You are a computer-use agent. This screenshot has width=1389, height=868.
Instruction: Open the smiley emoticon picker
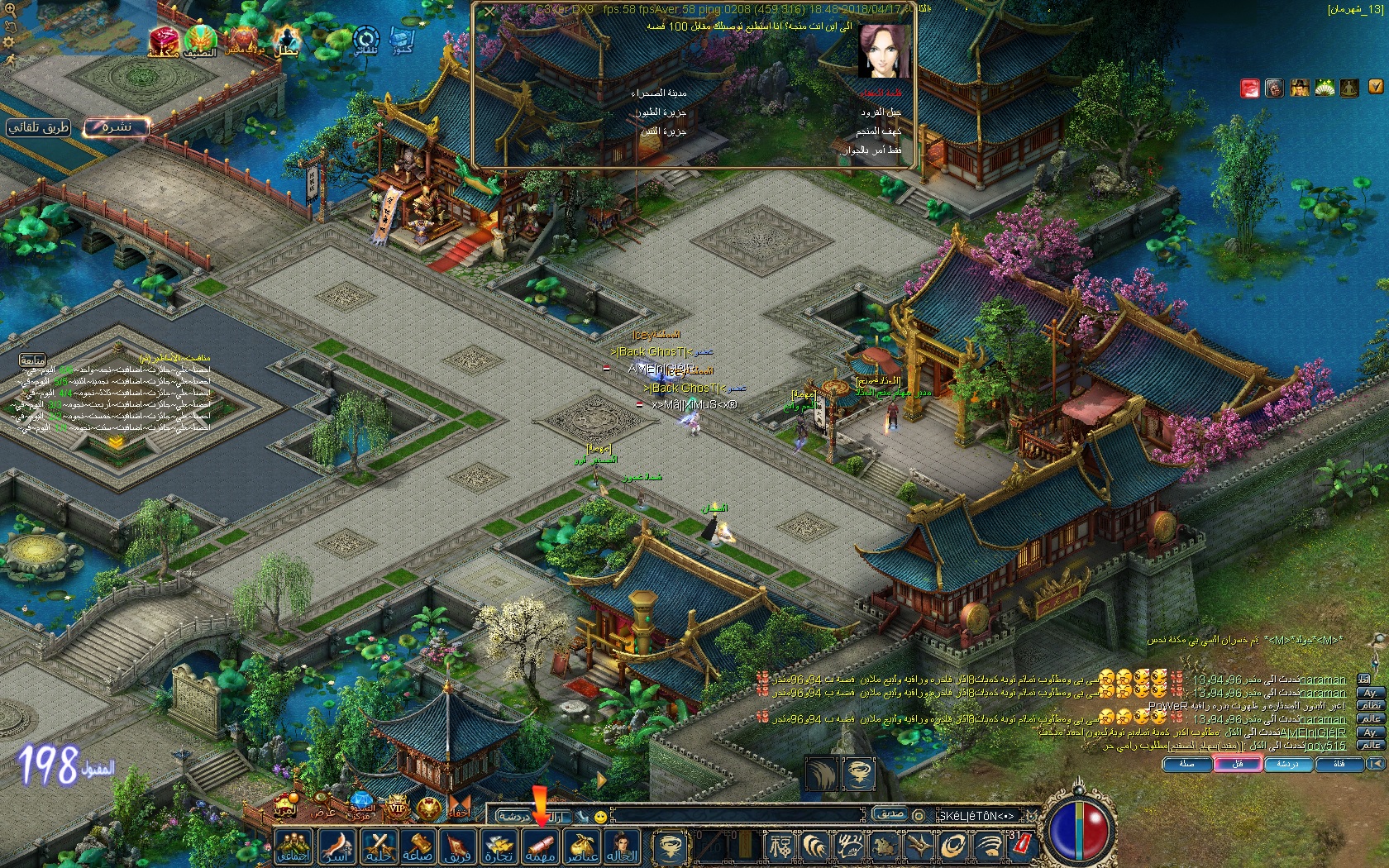pyautogui.click(x=601, y=817)
